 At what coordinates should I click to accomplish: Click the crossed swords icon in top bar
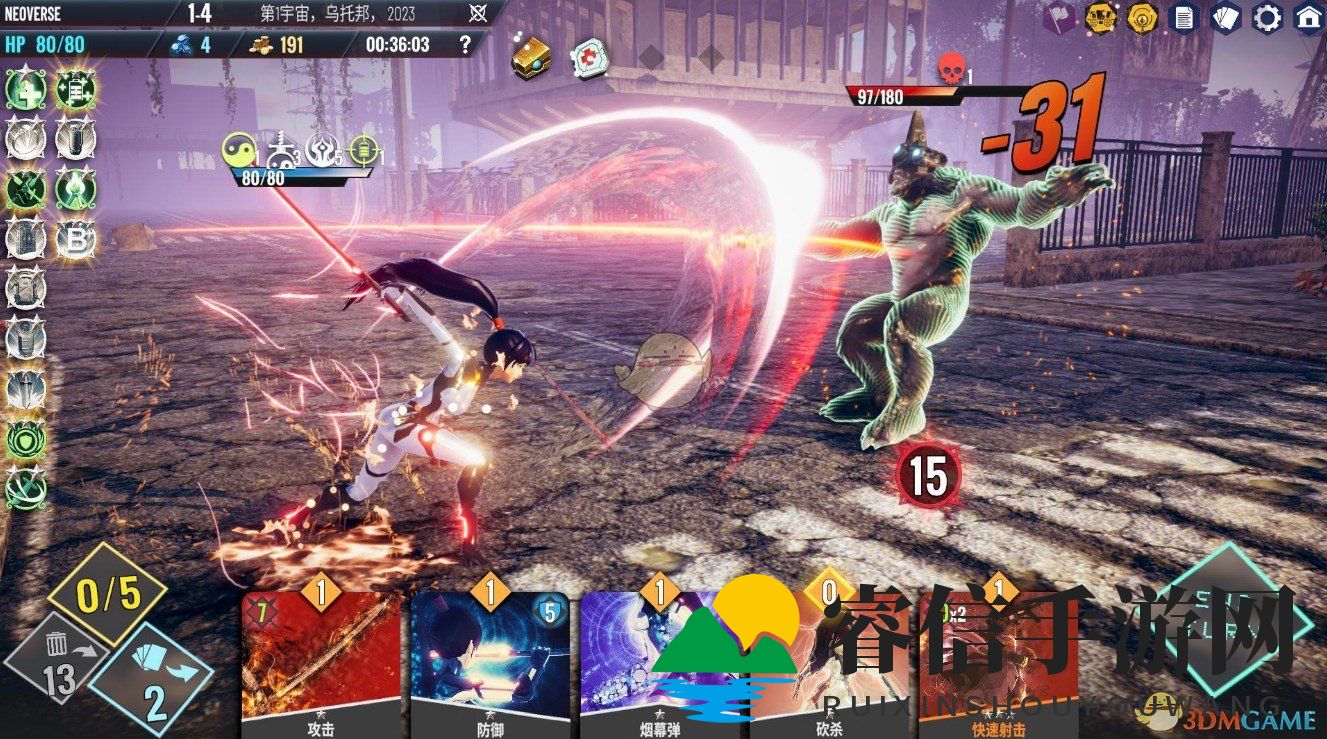[x=479, y=14]
